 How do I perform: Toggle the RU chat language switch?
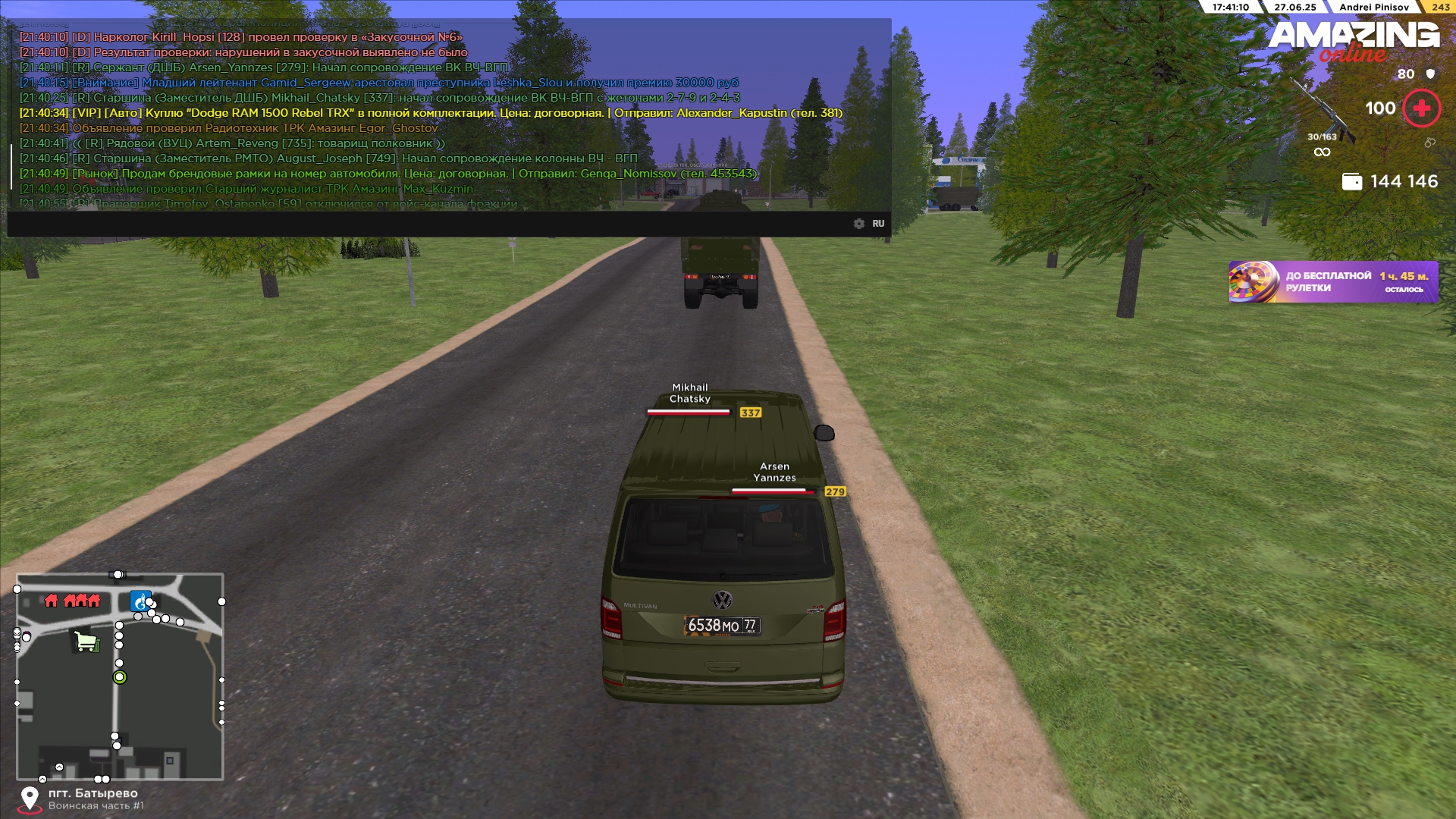click(878, 224)
